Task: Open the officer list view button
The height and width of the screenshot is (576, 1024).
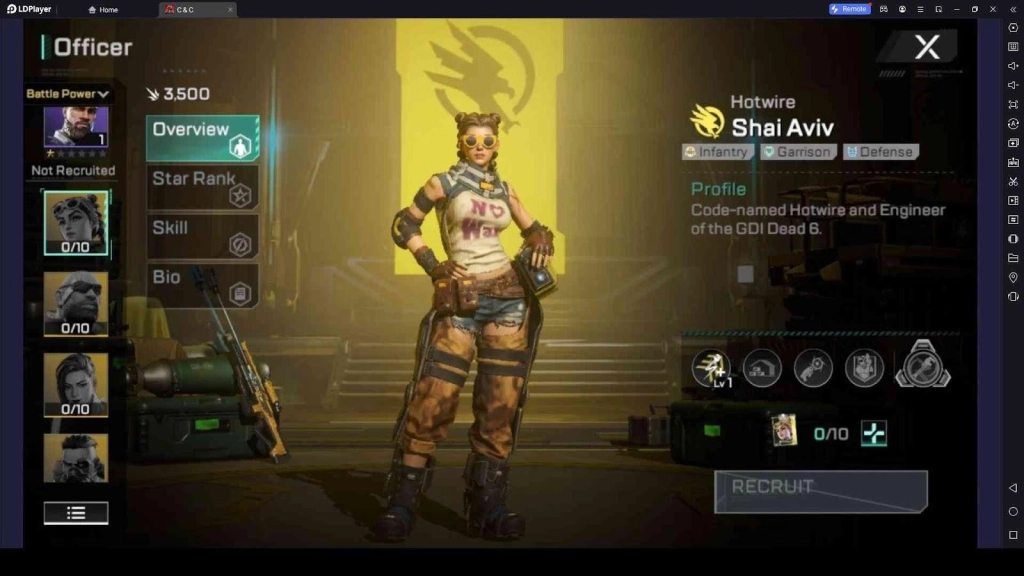Action: click(76, 513)
